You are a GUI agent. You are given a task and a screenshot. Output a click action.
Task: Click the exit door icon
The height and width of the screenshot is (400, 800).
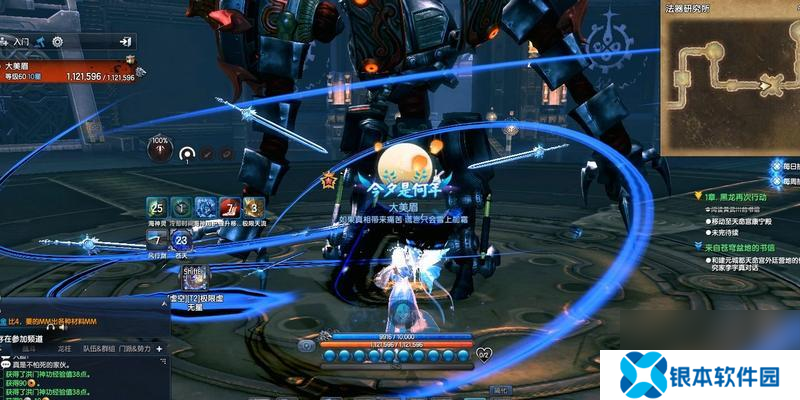coord(126,42)
